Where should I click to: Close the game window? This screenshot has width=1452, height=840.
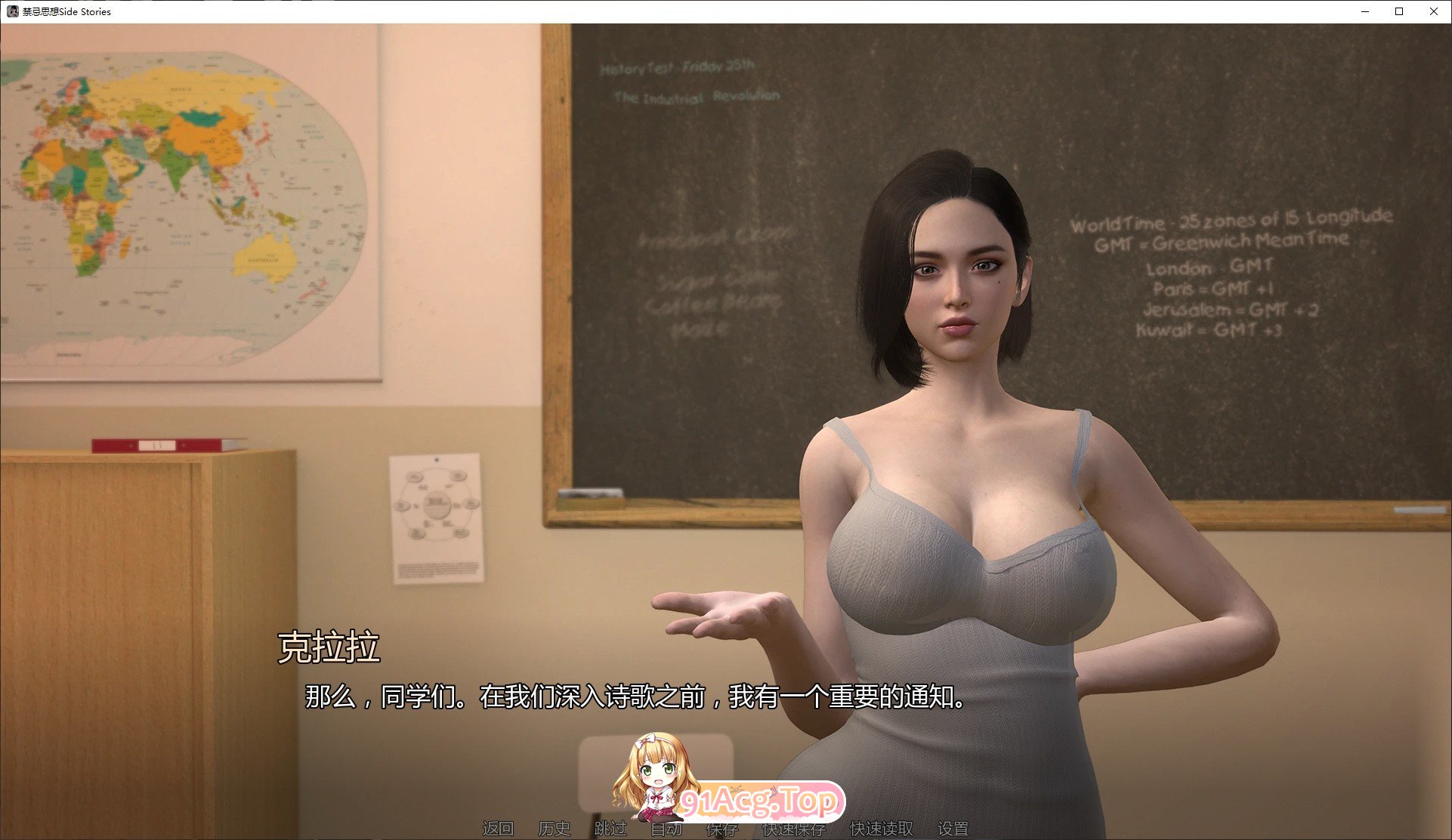1433,11
